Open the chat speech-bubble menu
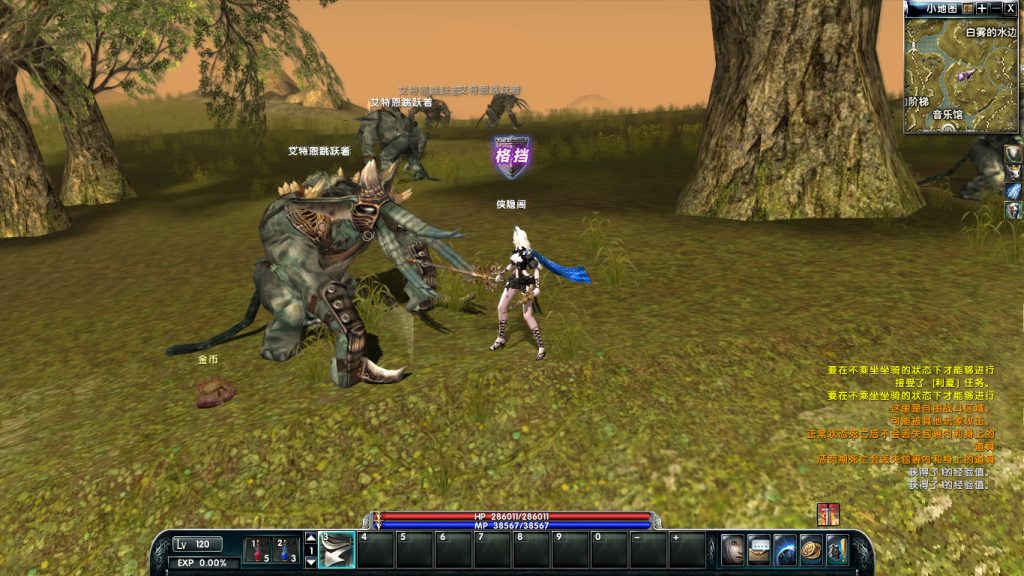 click(759, 550)
